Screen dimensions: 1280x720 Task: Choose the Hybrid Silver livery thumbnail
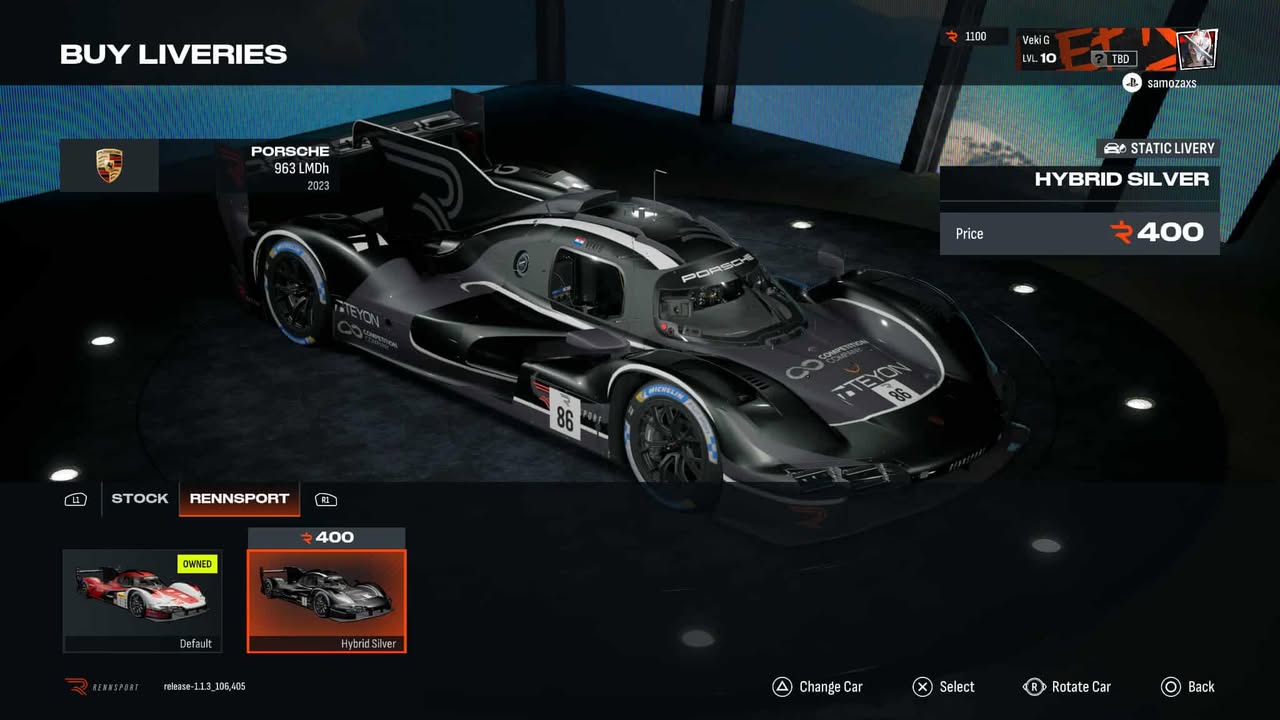tap(326, 600)
